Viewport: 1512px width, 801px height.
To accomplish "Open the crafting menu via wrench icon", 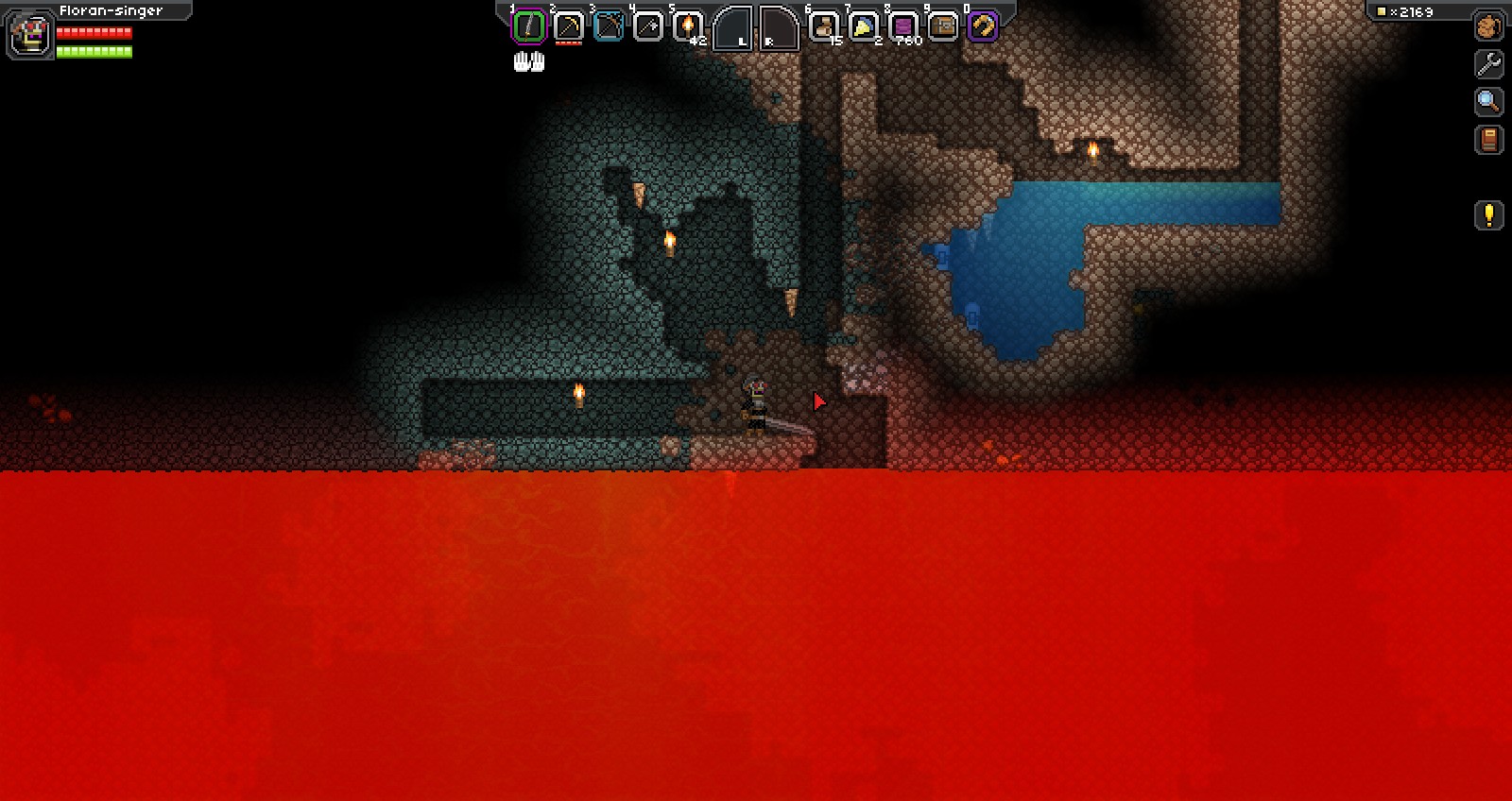I will (x=1486, y=64).
